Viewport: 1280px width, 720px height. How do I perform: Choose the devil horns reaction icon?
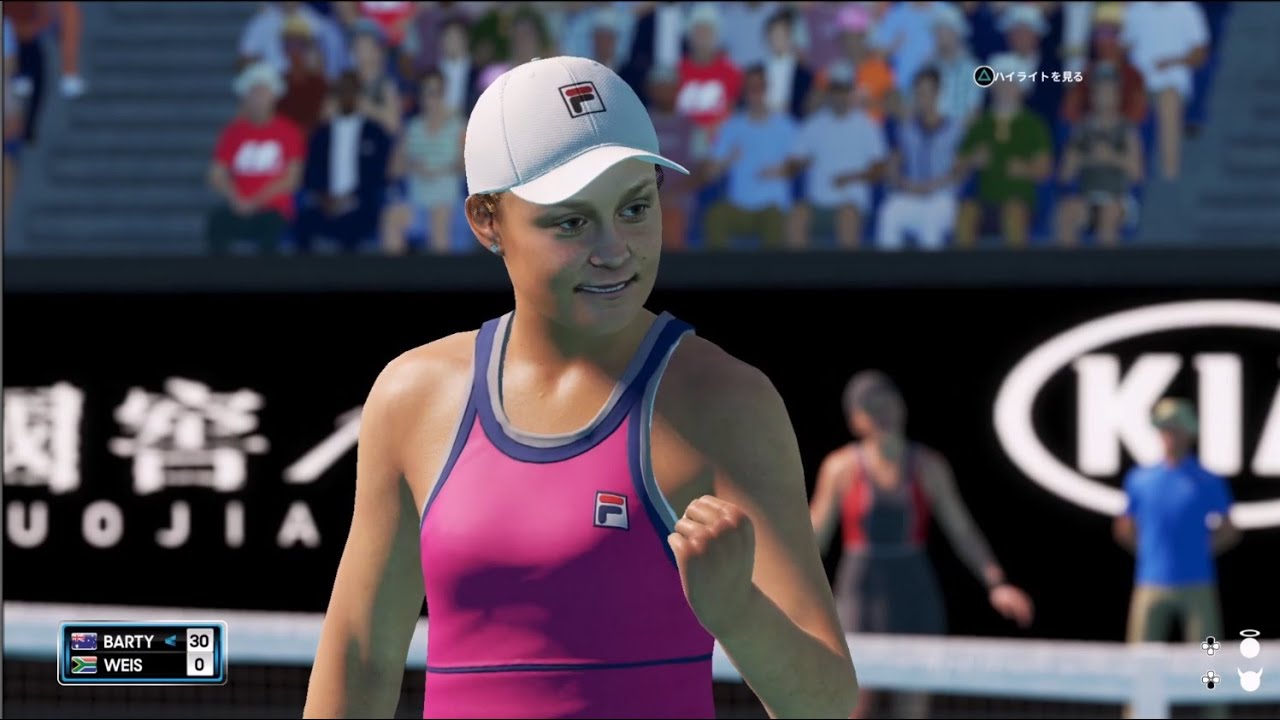[x=1249, y=679]
